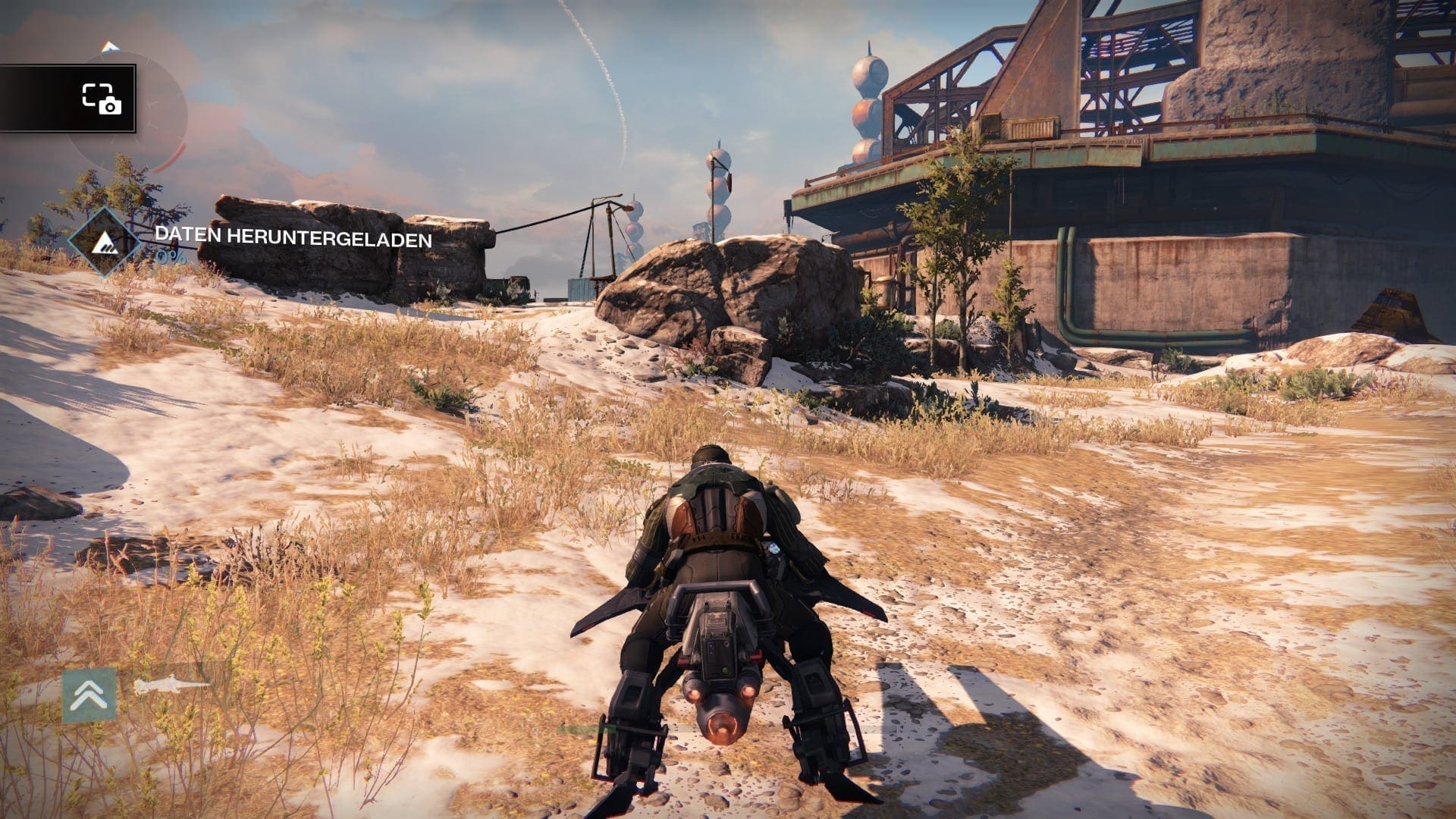
Task: Click the white vehicle silhouette icon
Action: pyautogui.click(x=171, y=686)
